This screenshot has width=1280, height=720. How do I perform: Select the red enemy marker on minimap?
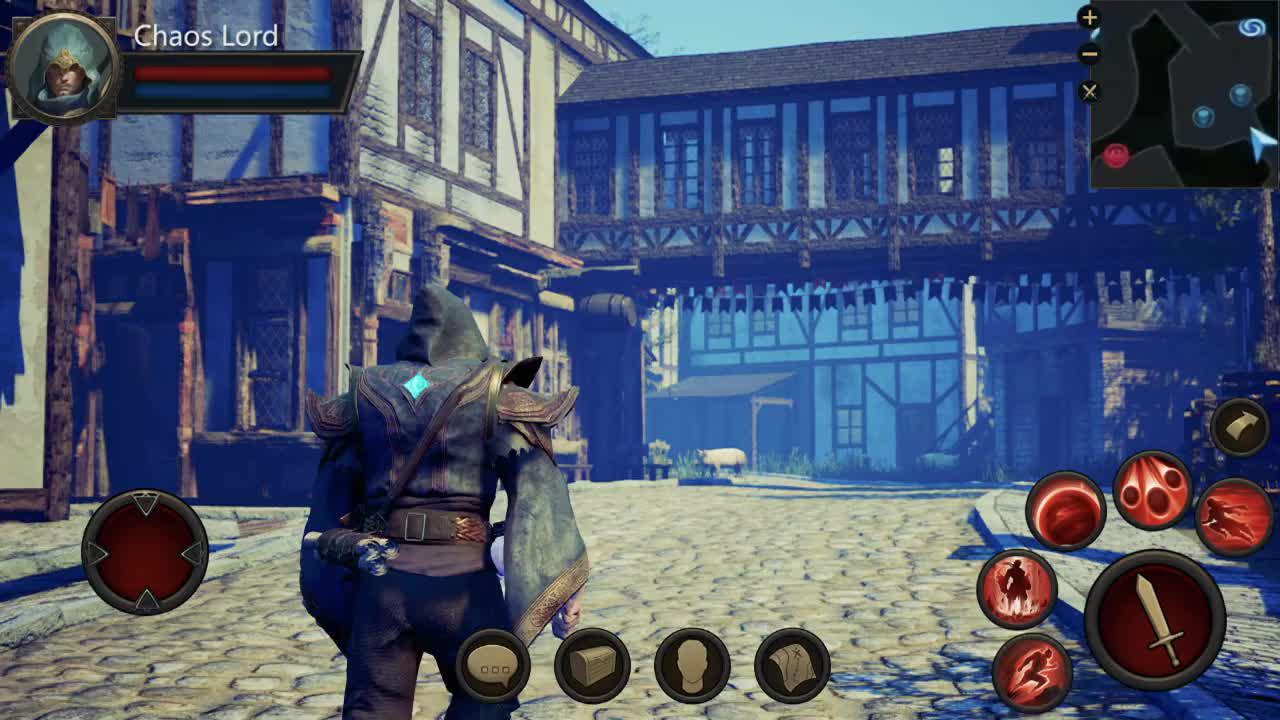pos(1116,155)
